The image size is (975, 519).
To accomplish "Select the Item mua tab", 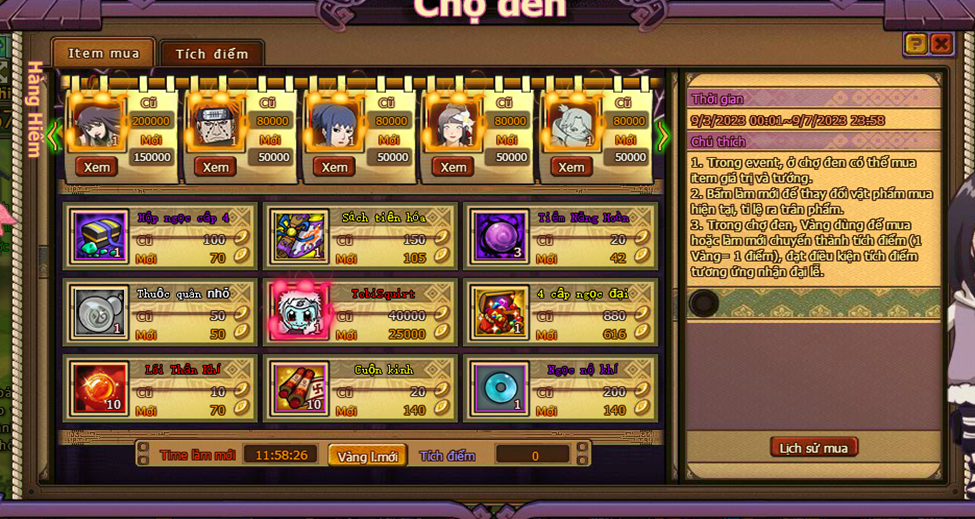I will (104, 53).
